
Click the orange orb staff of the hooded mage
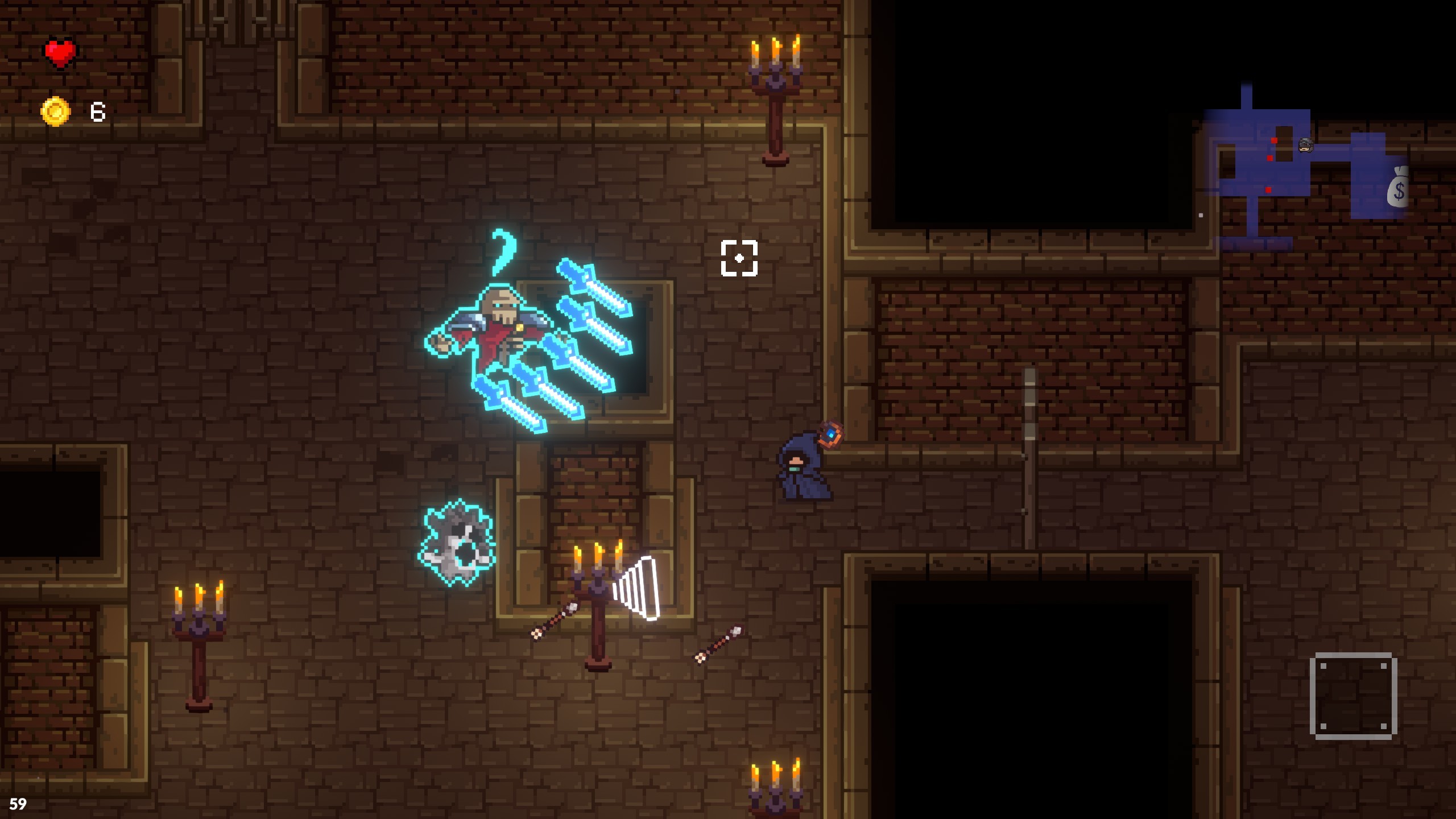click(x=830, y=435)
